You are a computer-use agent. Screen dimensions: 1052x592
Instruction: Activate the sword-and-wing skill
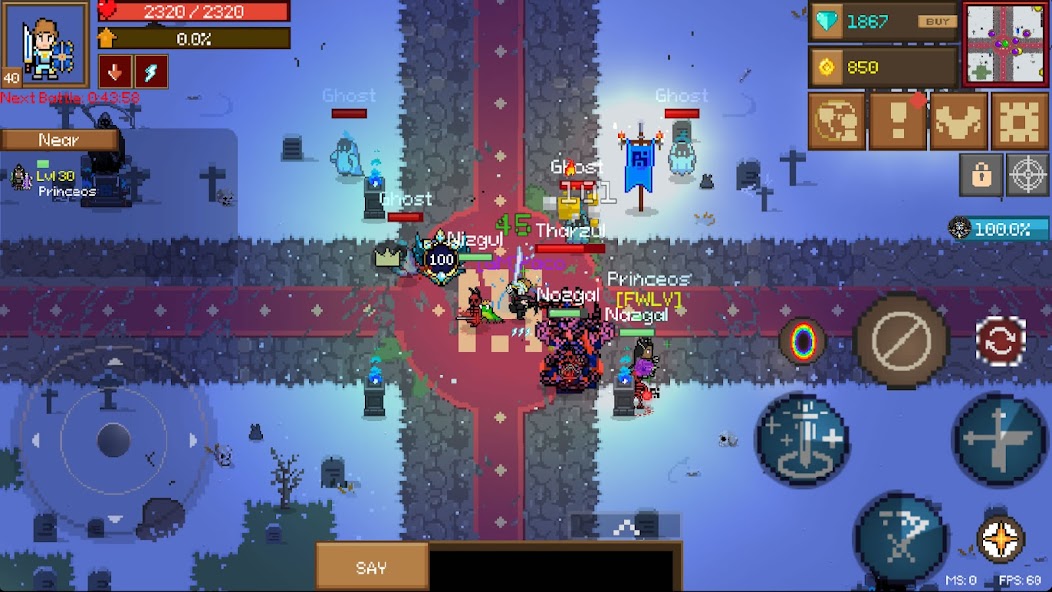(1000, 438)
